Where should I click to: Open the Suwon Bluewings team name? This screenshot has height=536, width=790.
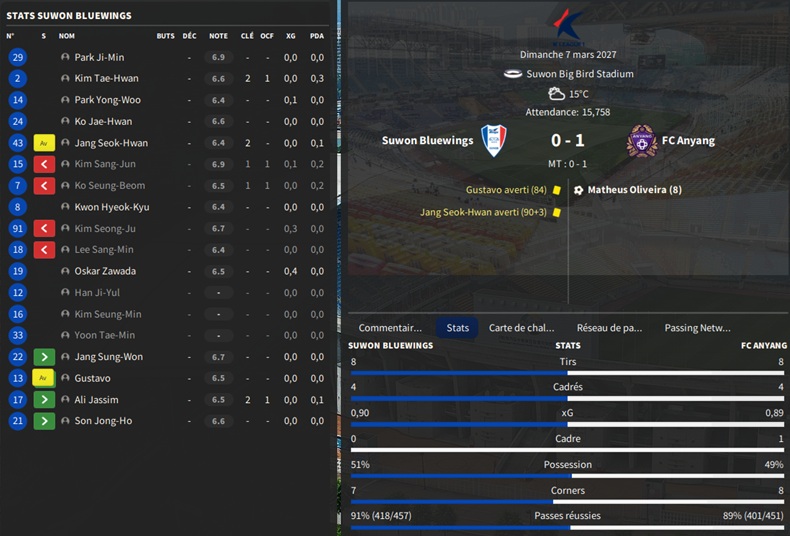coord(427,141)
